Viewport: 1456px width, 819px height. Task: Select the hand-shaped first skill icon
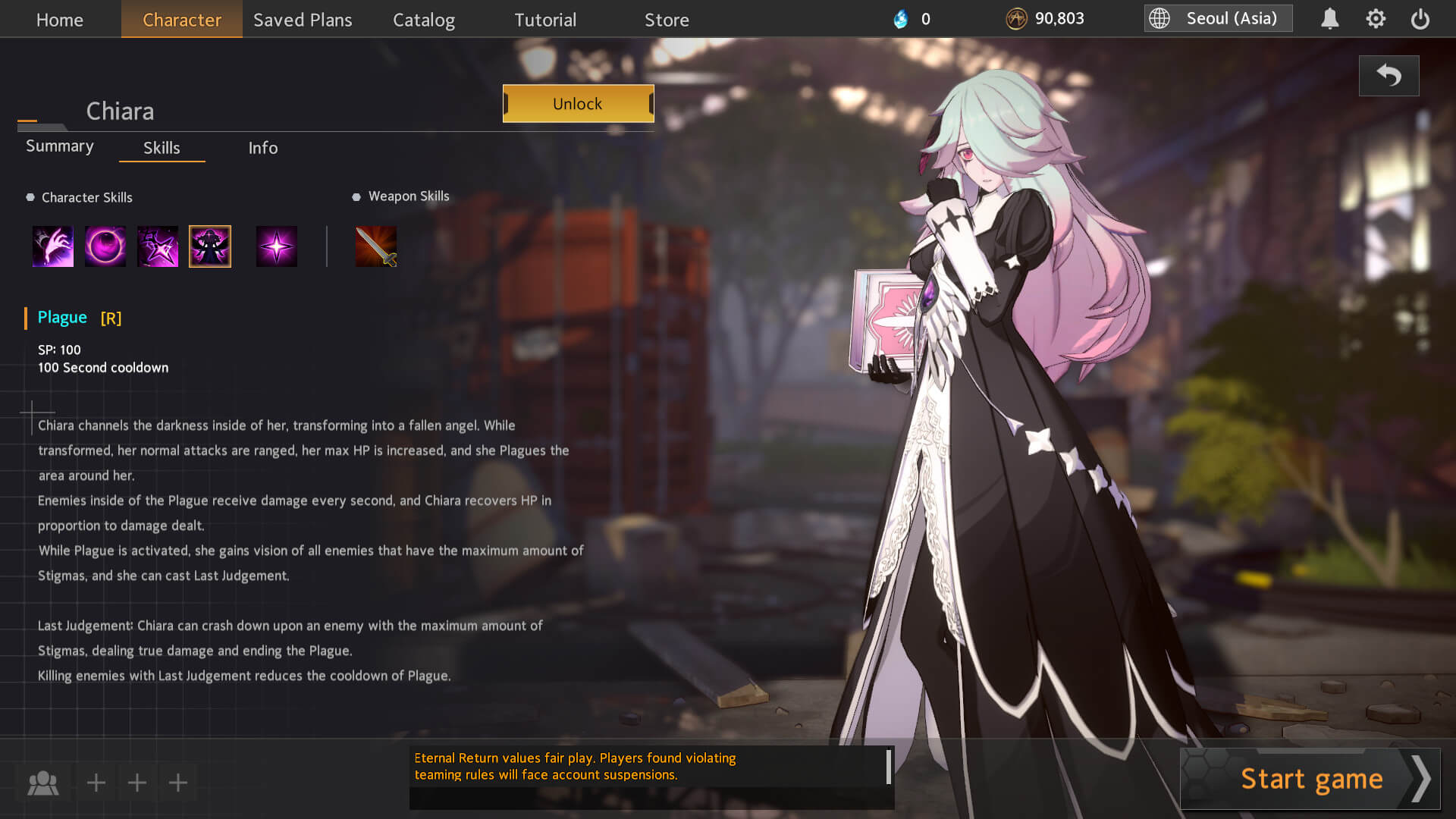click(x=53, y=246)
